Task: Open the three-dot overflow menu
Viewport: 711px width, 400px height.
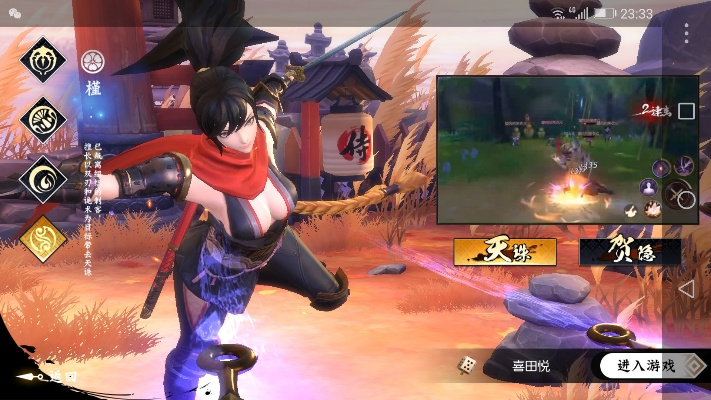Action: pos(686,33)
